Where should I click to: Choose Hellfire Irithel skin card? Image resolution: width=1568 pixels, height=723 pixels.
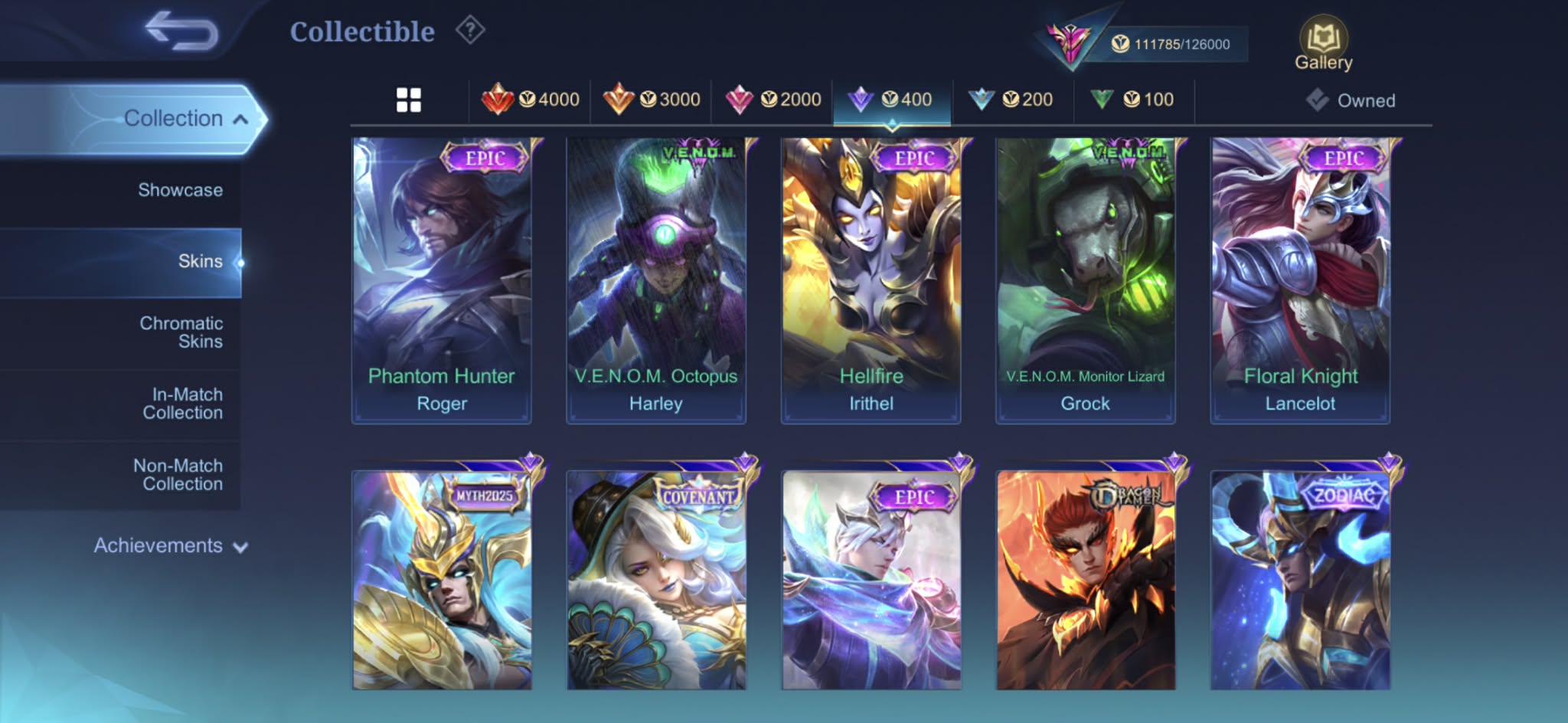[x=871, y=280]
